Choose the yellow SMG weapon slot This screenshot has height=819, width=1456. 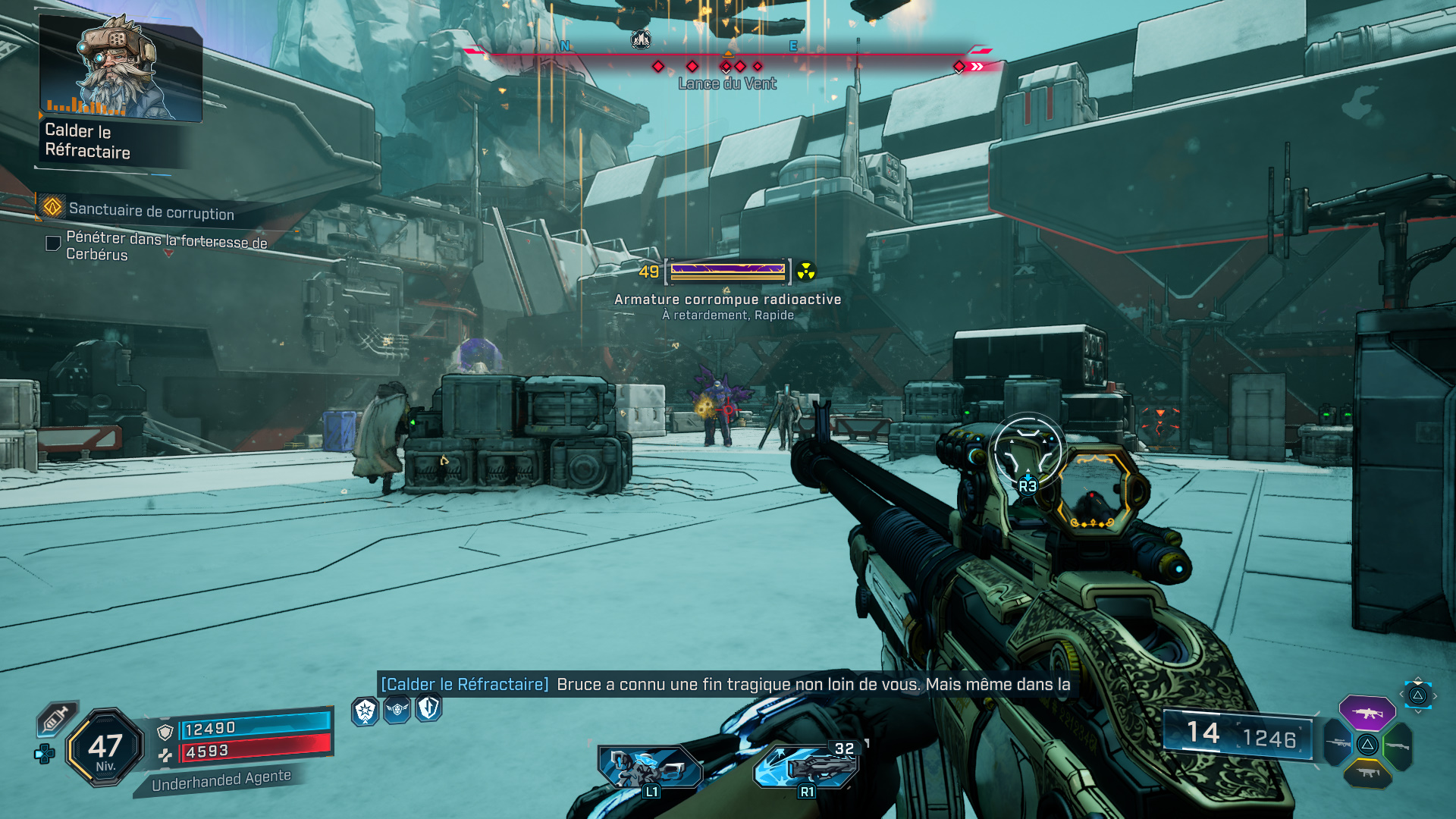[x=1367, y=773]
